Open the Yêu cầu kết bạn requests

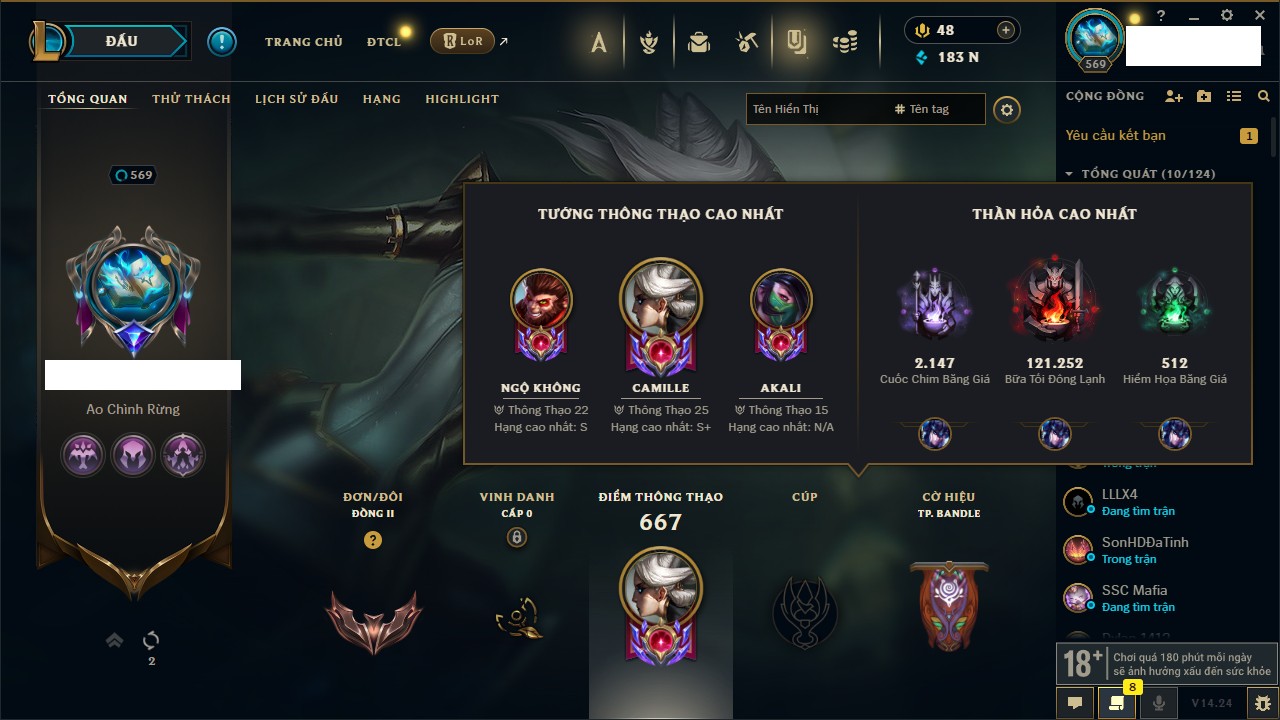tap(1115, 135)
